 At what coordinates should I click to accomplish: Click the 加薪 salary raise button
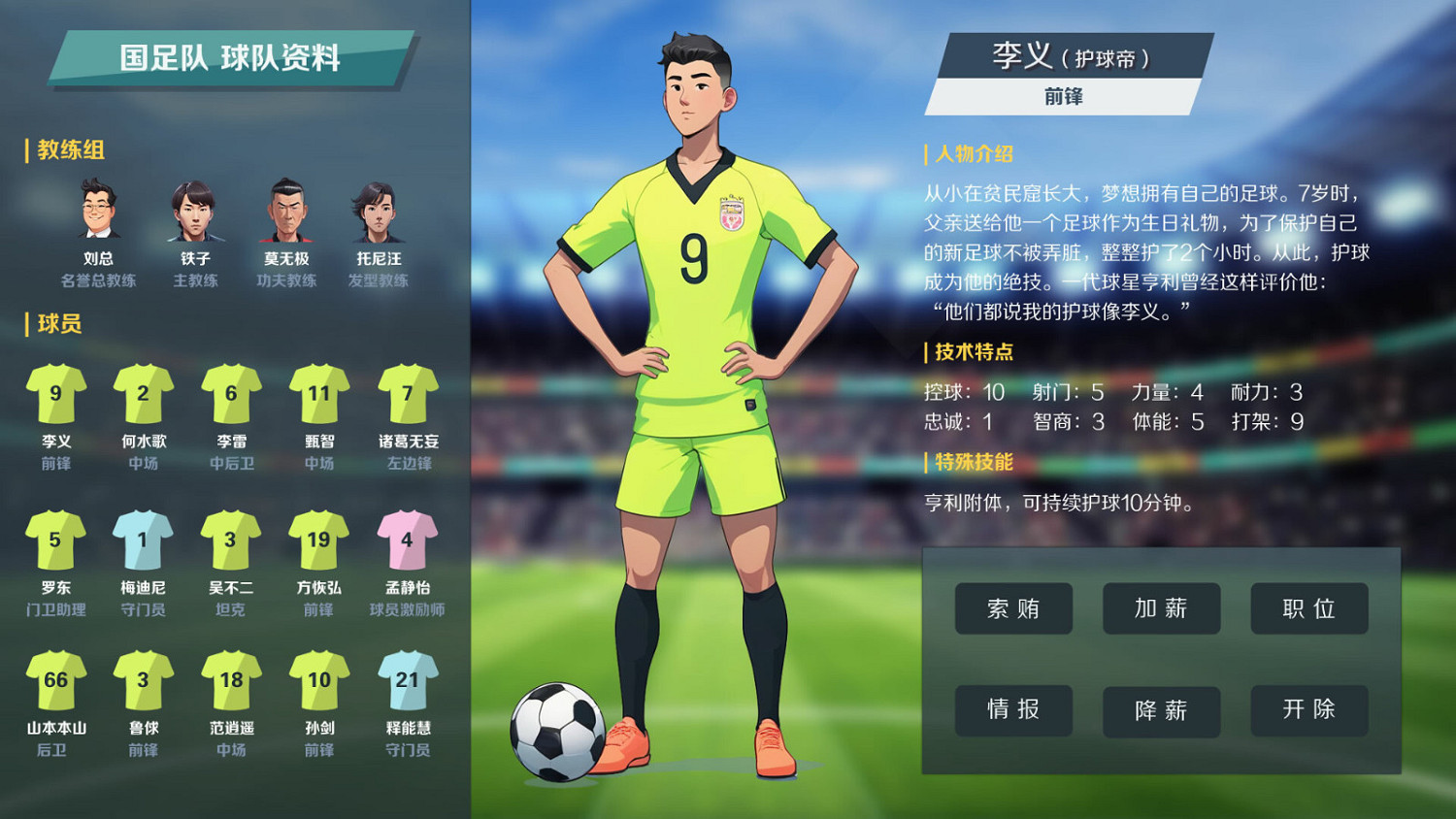(x=1161, y=608)
